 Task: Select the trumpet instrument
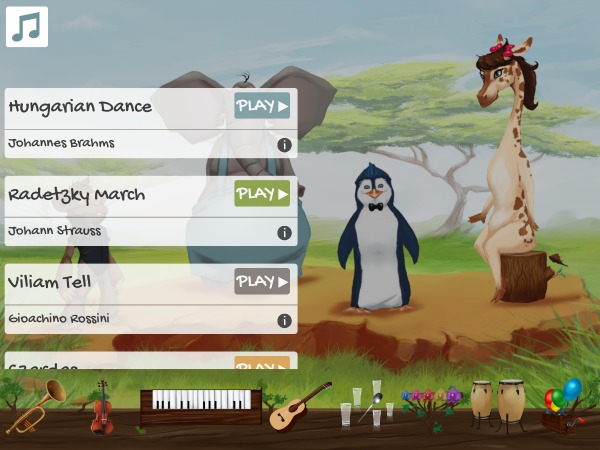tap(40, 403)
